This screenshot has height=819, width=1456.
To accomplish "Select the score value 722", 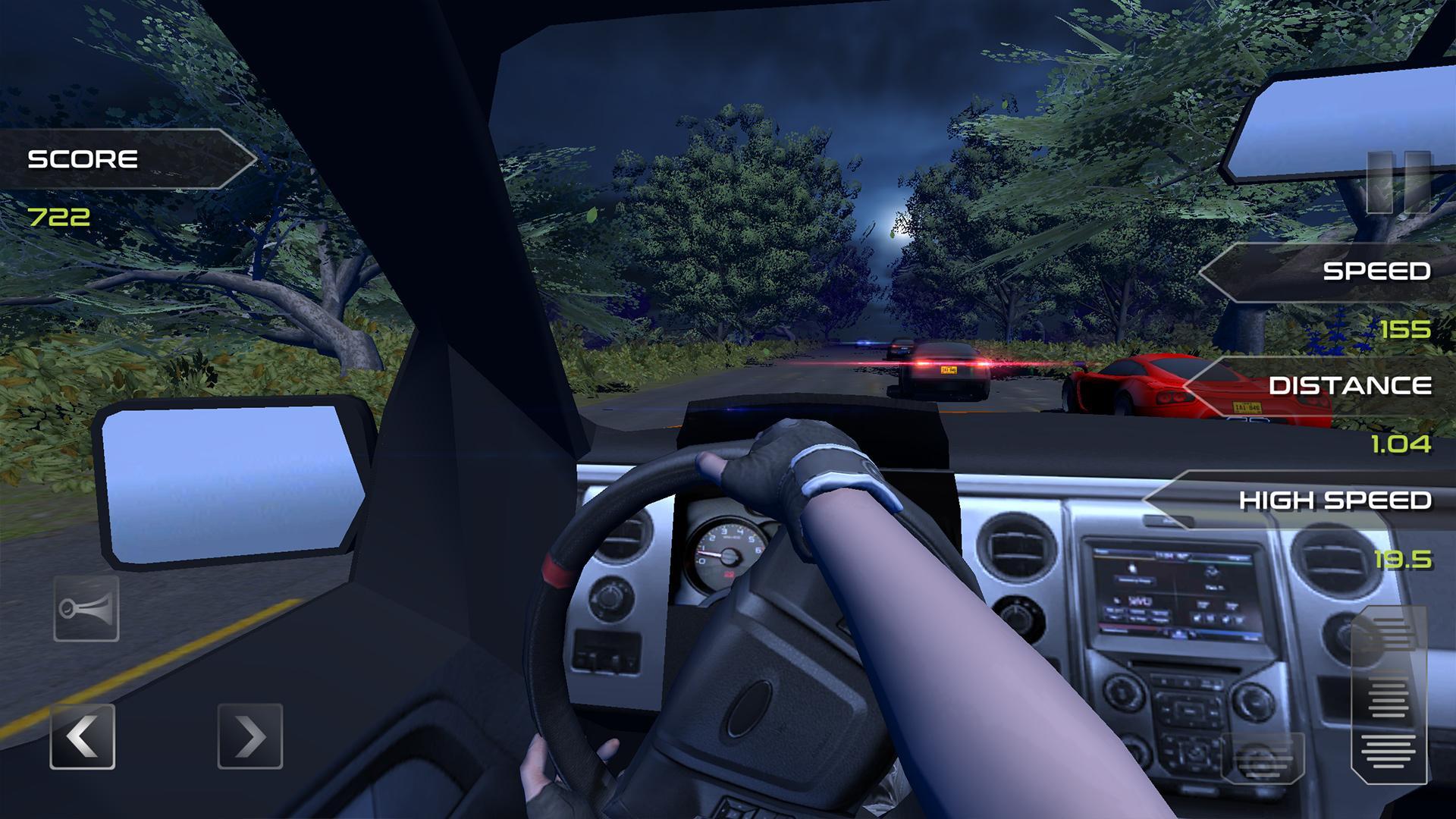I will (x=59, y=217).
